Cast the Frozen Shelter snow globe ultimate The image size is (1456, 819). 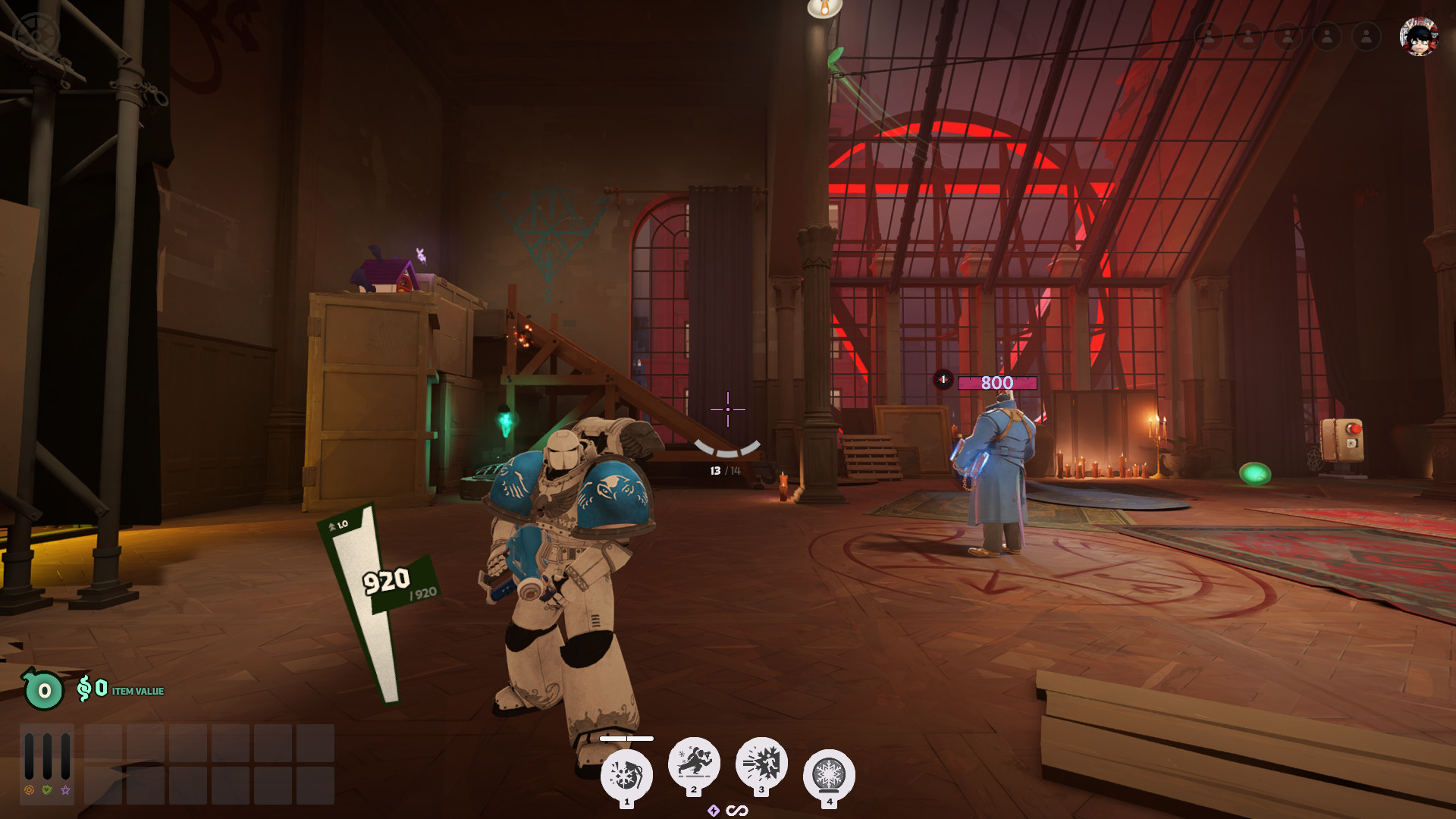click(829, 775)
